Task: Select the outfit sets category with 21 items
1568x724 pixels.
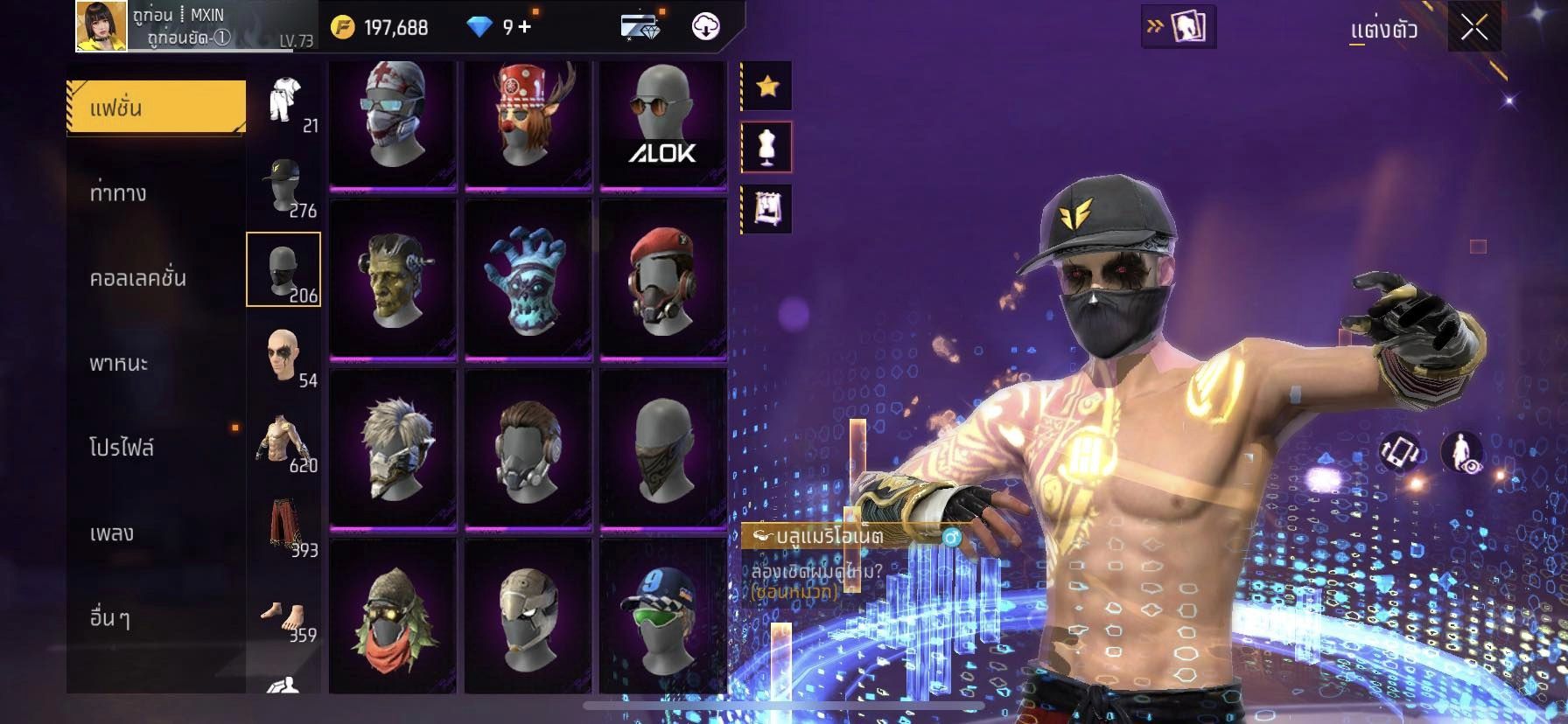Action: pos(284,103)
